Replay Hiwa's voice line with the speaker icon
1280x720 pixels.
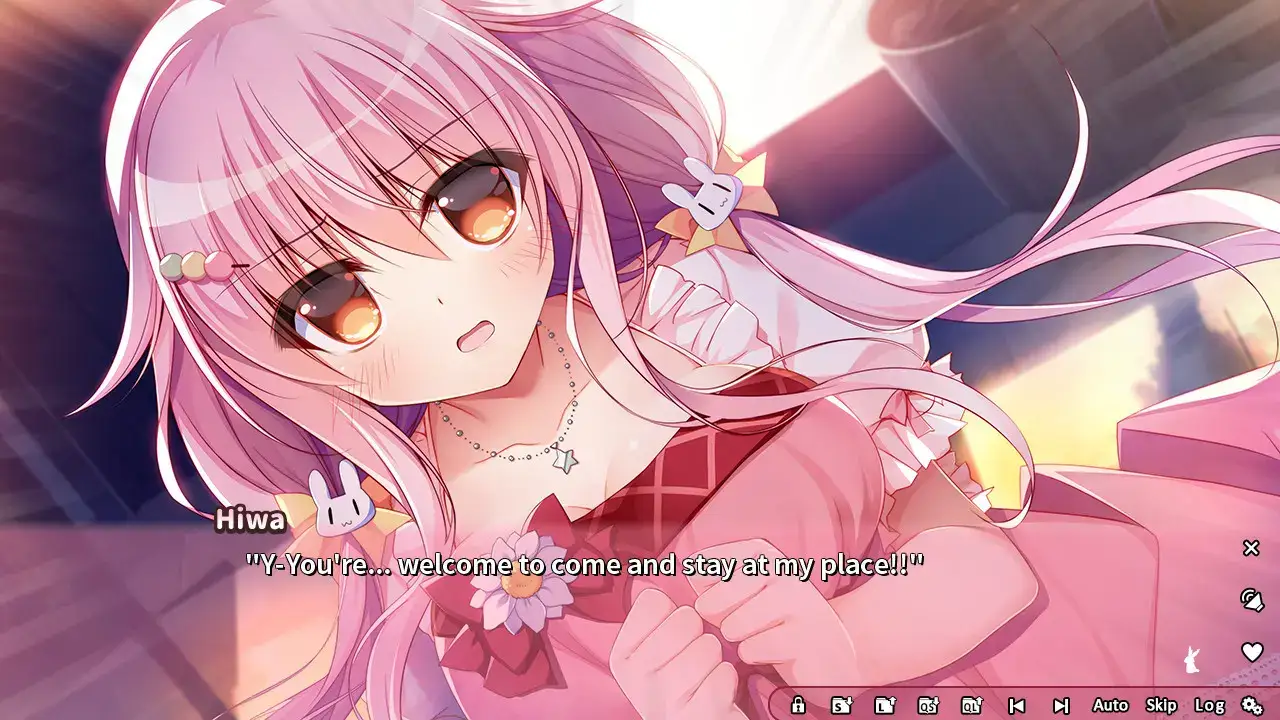1251,601
